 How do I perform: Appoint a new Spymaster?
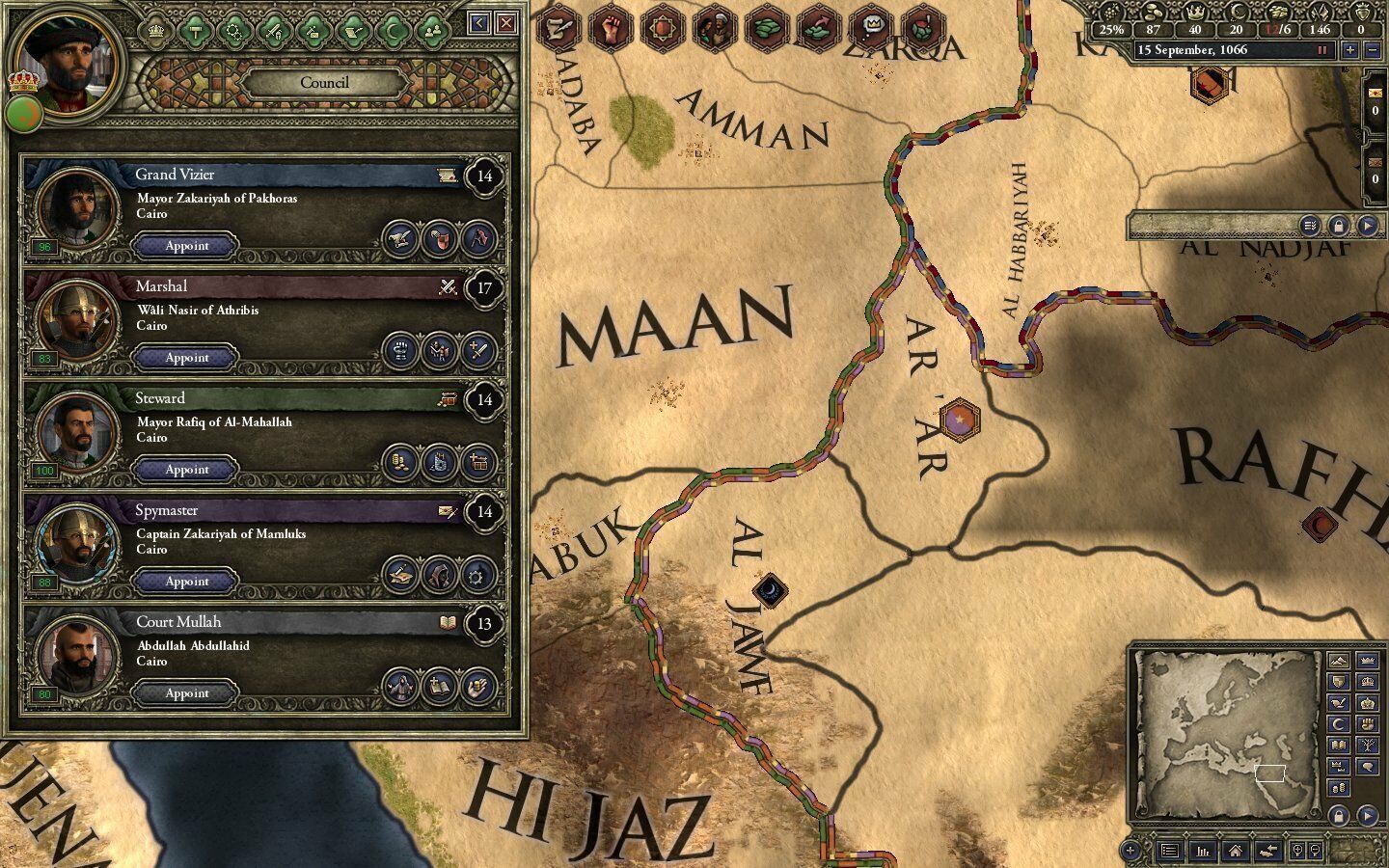point(186,582)
